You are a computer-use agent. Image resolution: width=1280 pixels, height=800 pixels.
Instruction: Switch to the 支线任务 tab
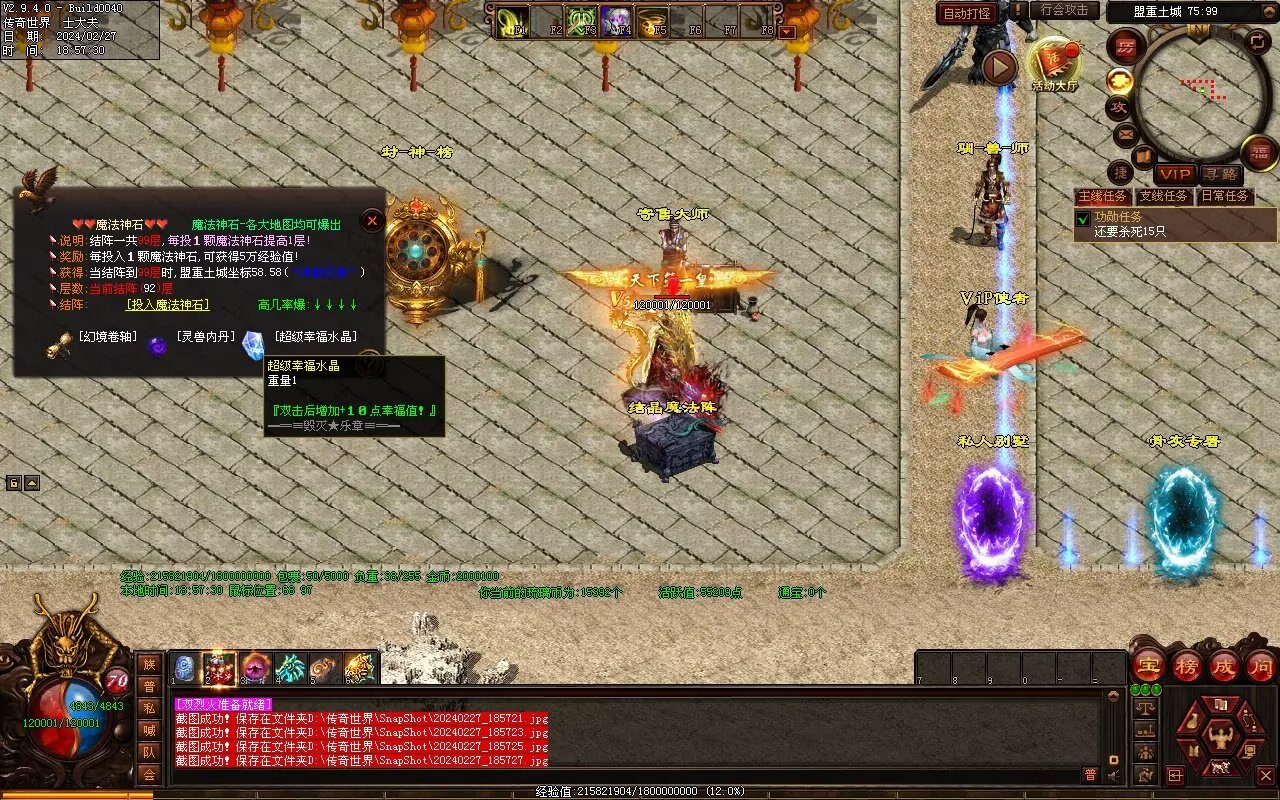pyautogui.click(x=1164, y=196)
